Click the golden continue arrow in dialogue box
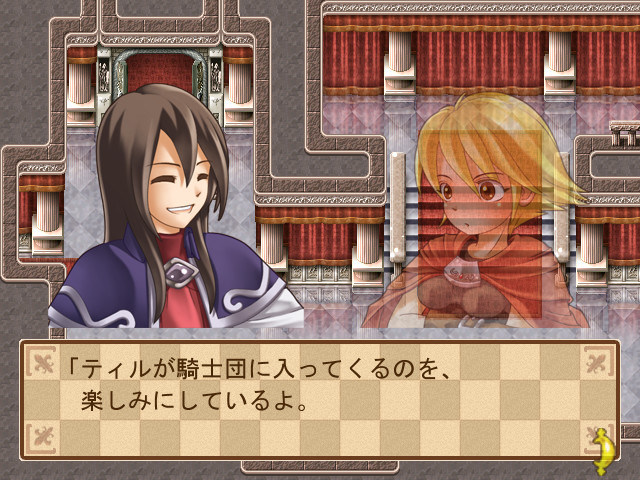 click(603, 446)
